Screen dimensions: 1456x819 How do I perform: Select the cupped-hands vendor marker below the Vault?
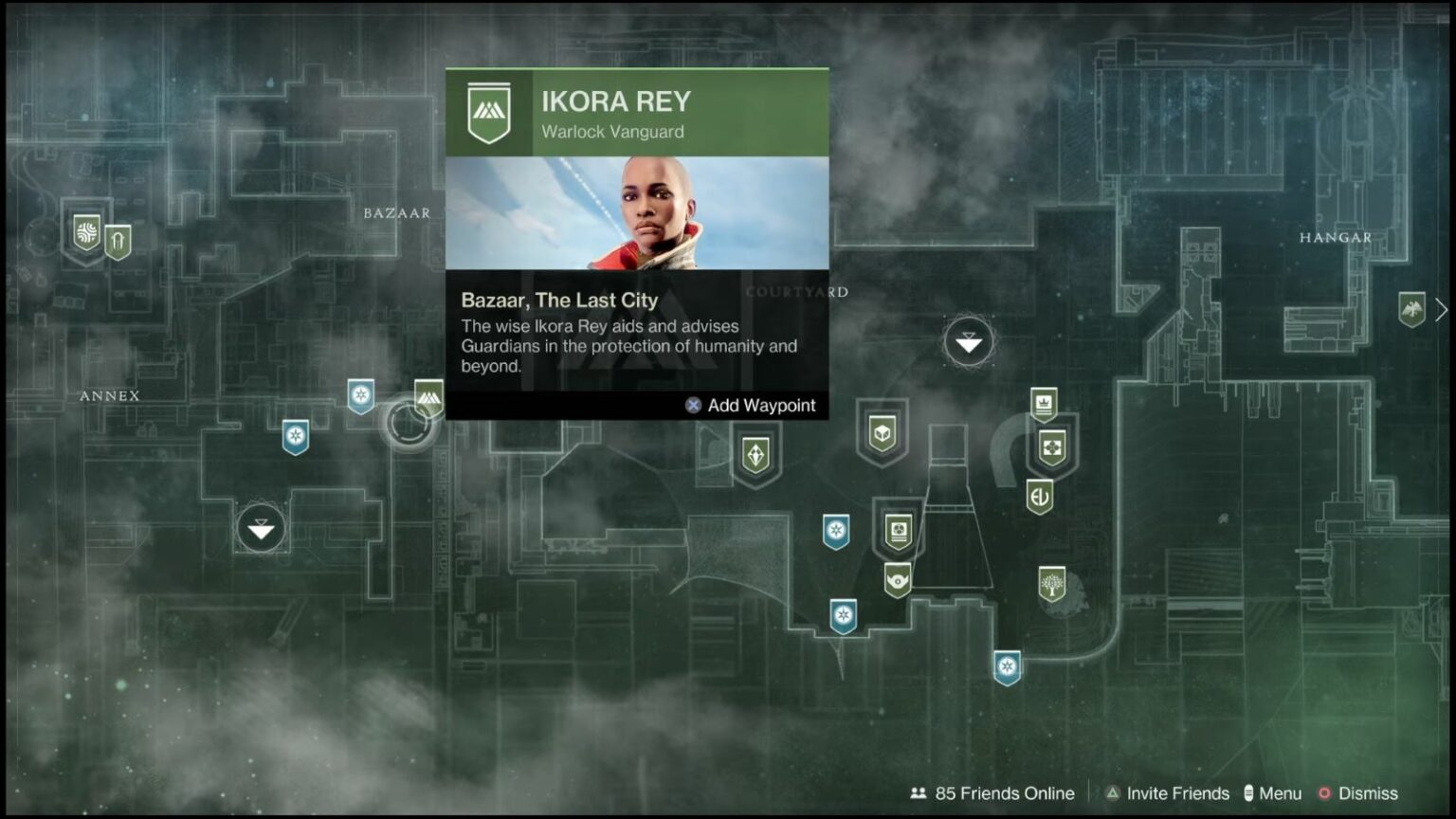click(x=898, y=581)
